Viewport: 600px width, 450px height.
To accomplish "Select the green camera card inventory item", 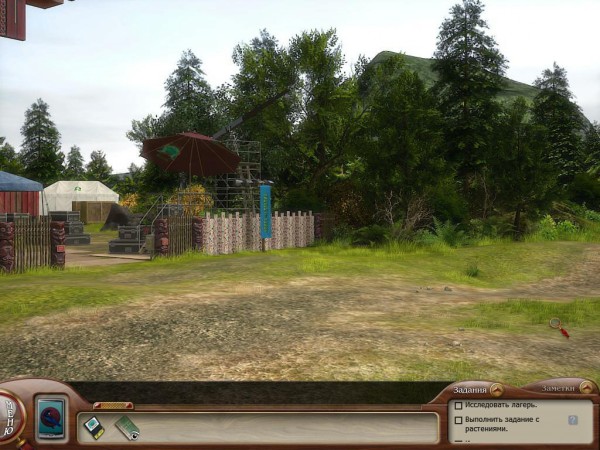I will coord(127,428).
